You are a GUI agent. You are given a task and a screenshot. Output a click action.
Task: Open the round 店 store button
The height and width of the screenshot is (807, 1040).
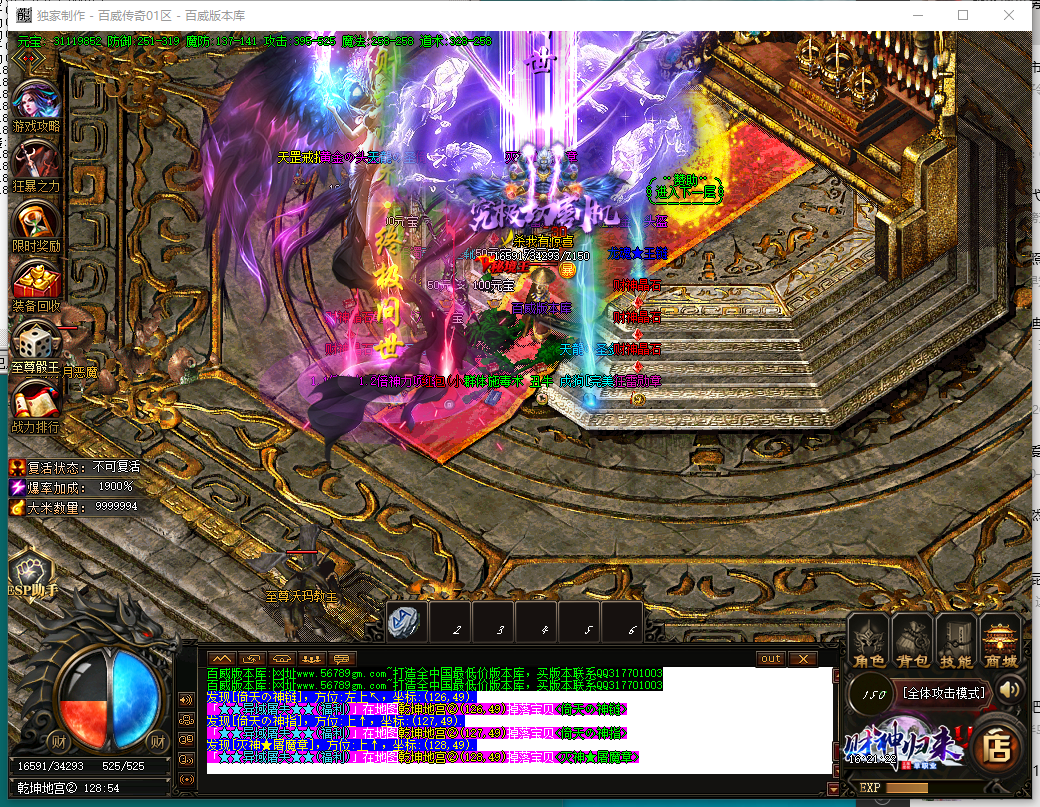coord(994,743)
